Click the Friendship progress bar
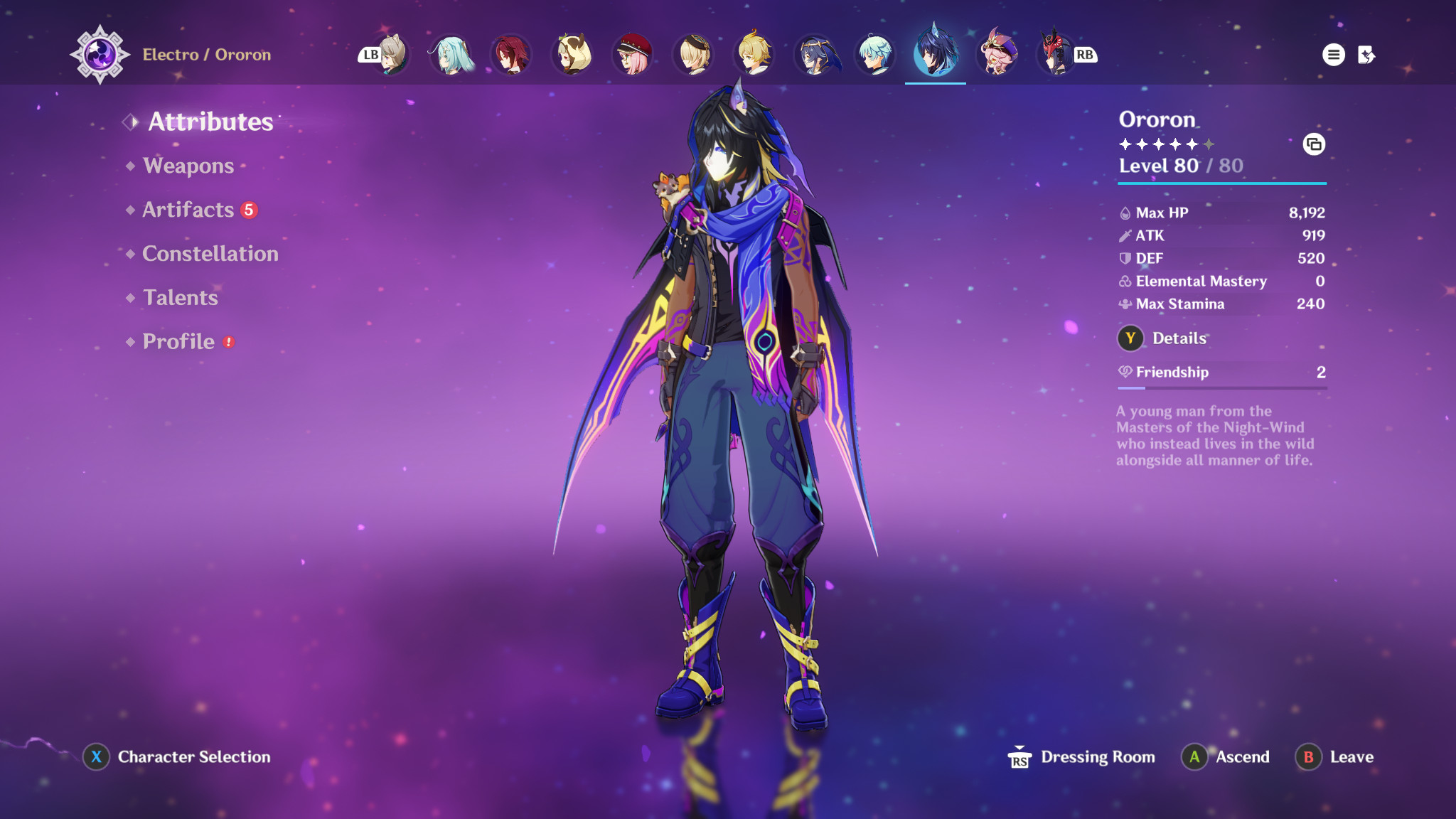Screen dimensions: 1456x819 click(x=1221, y=390)
